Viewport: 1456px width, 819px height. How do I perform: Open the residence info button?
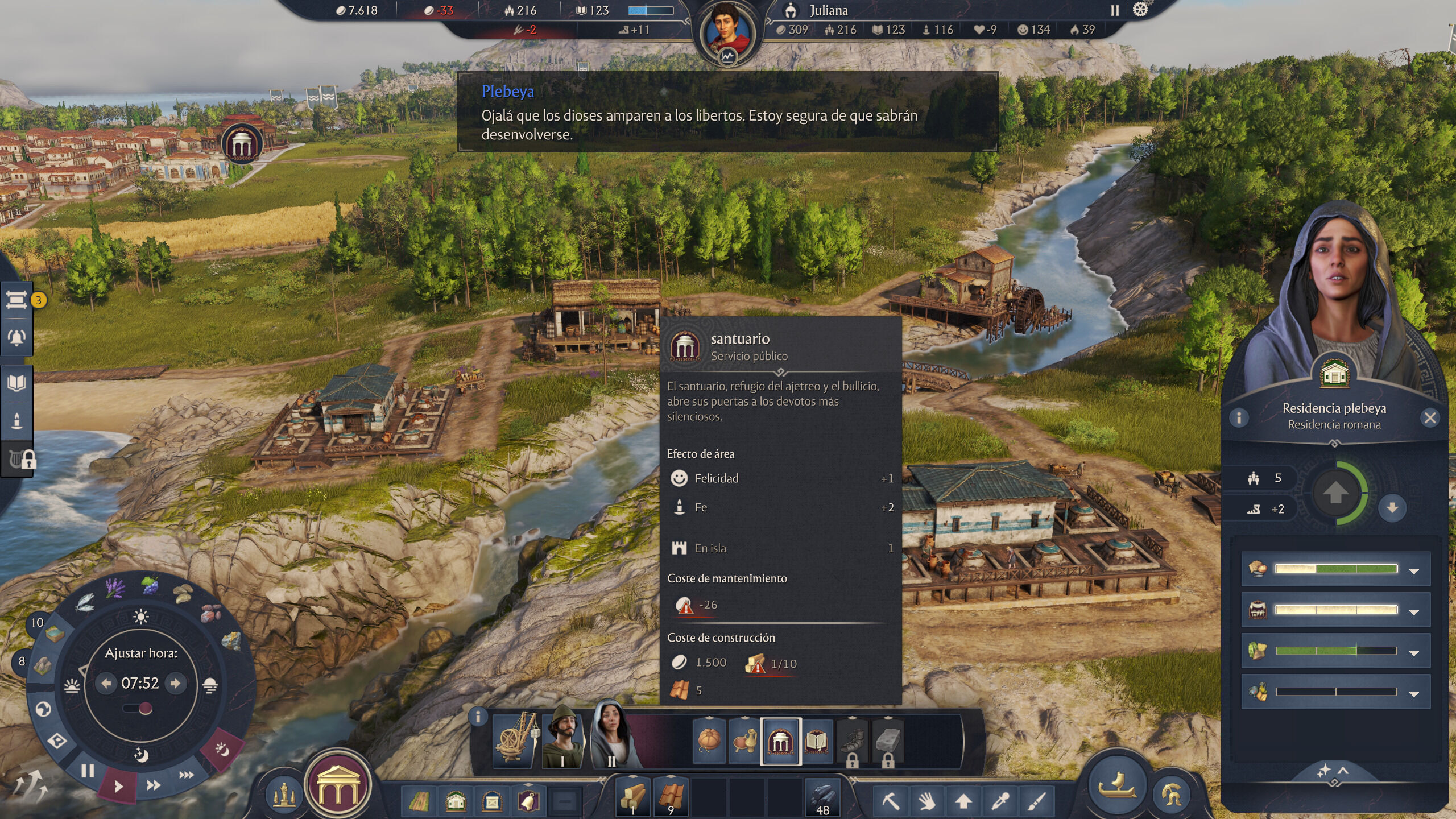(x=1239, y=418)
